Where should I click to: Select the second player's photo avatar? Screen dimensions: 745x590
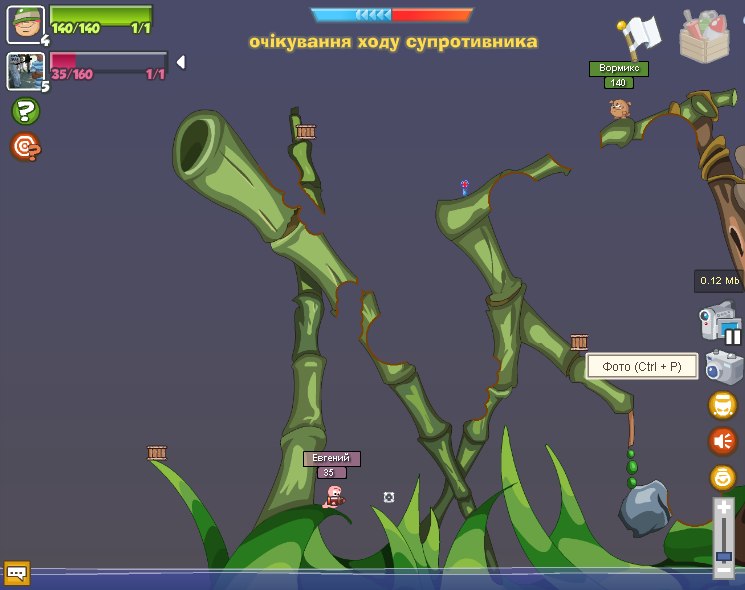pos(25,71)
